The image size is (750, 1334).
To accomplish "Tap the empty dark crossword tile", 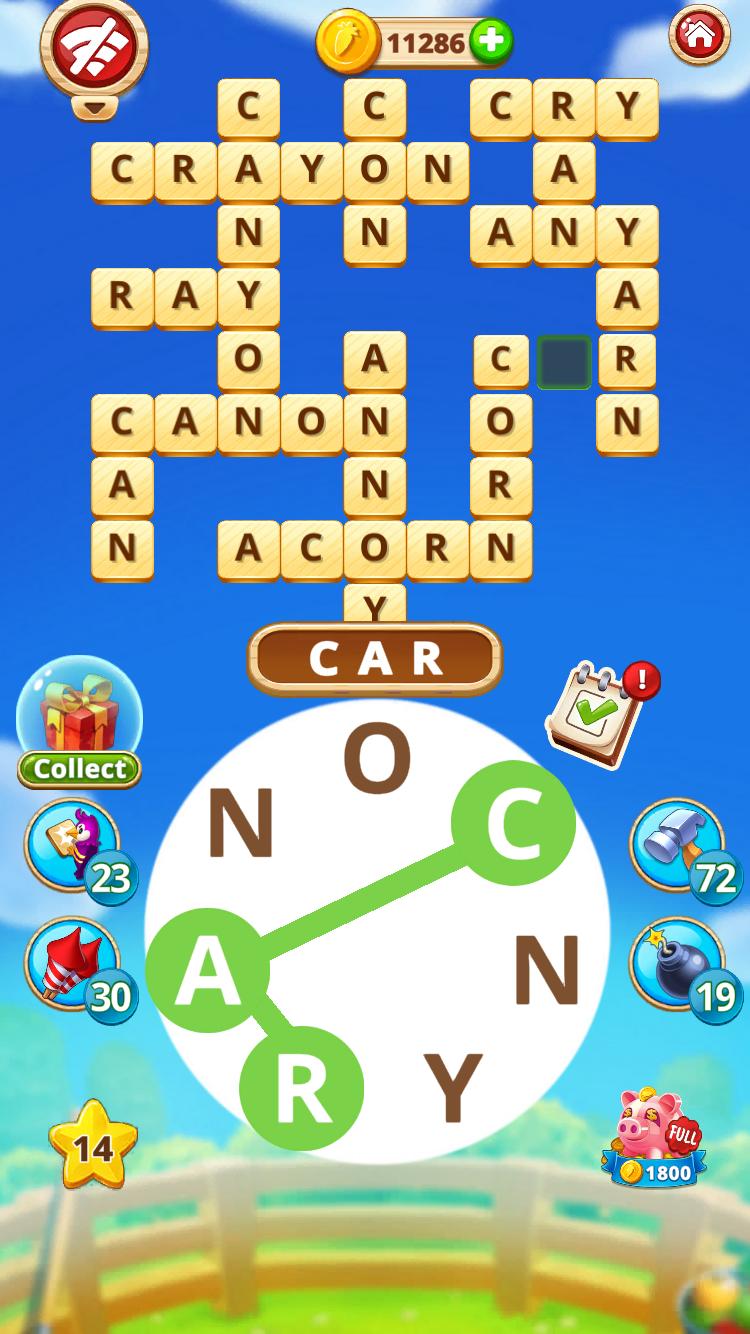I will (x=564, y=362).
